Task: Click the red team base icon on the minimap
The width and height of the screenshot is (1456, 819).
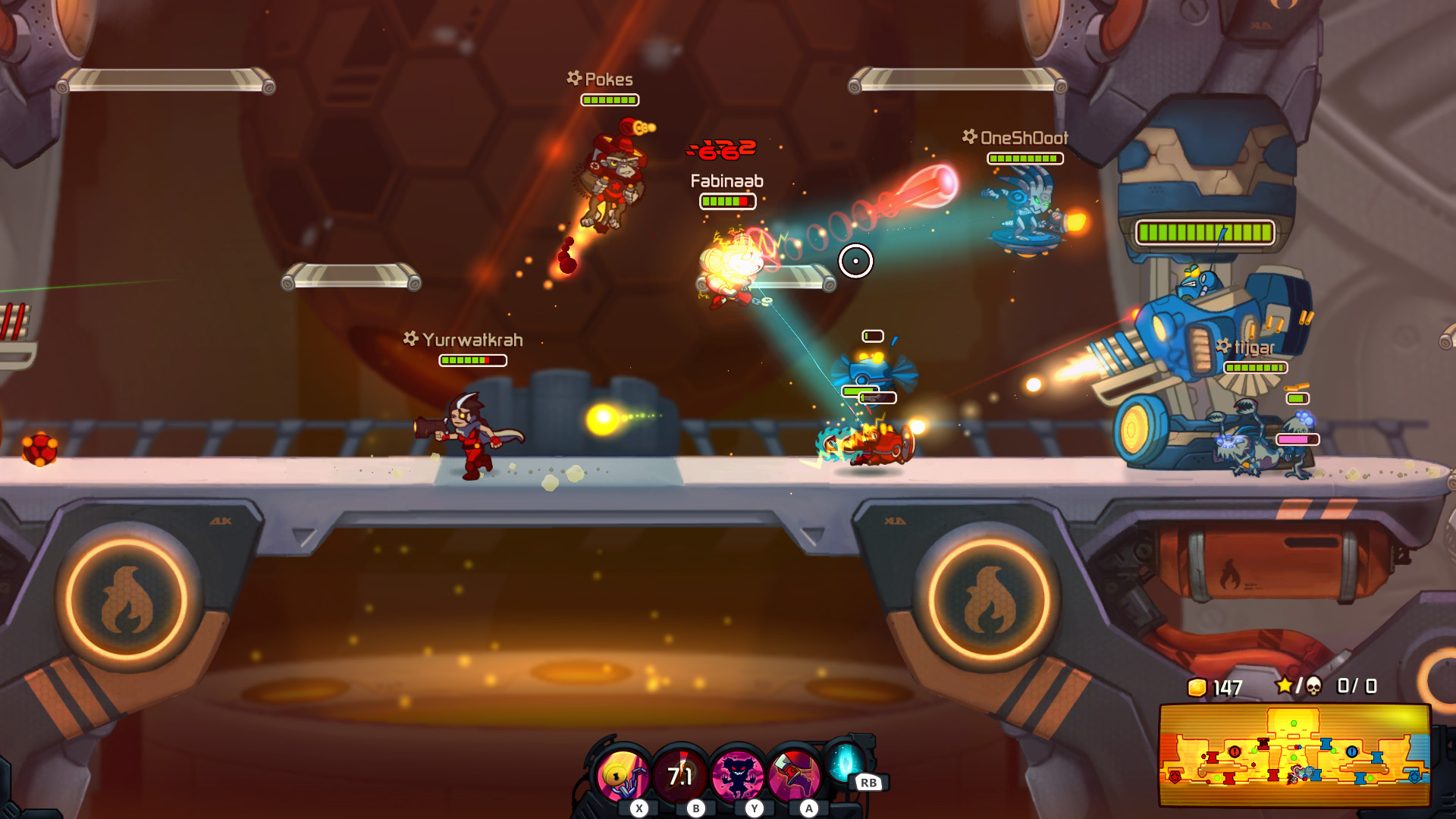Action: pyautogui.click(x=1174, y=778)
